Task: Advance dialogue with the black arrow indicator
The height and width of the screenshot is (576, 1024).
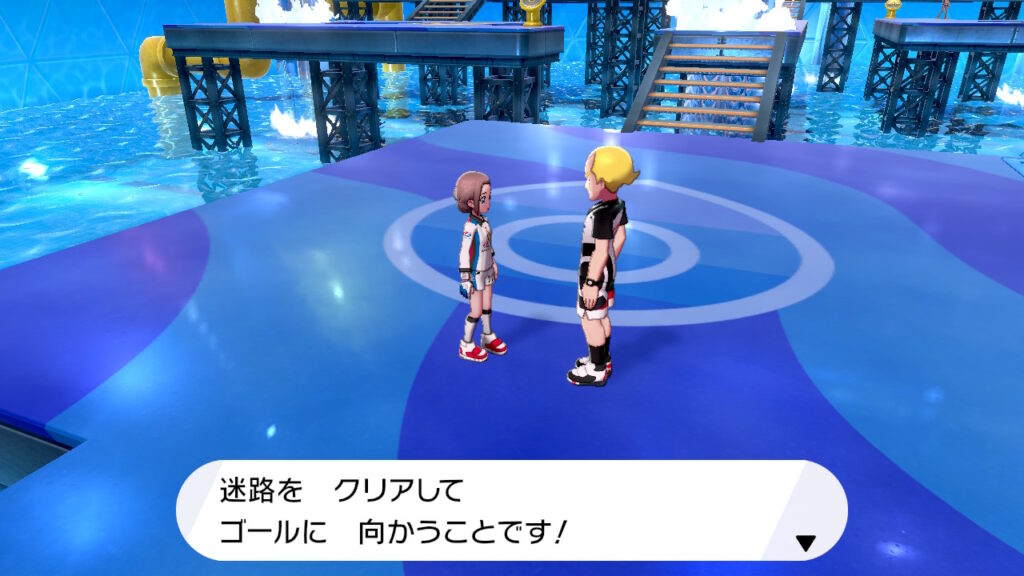Action: pos(805,543)
